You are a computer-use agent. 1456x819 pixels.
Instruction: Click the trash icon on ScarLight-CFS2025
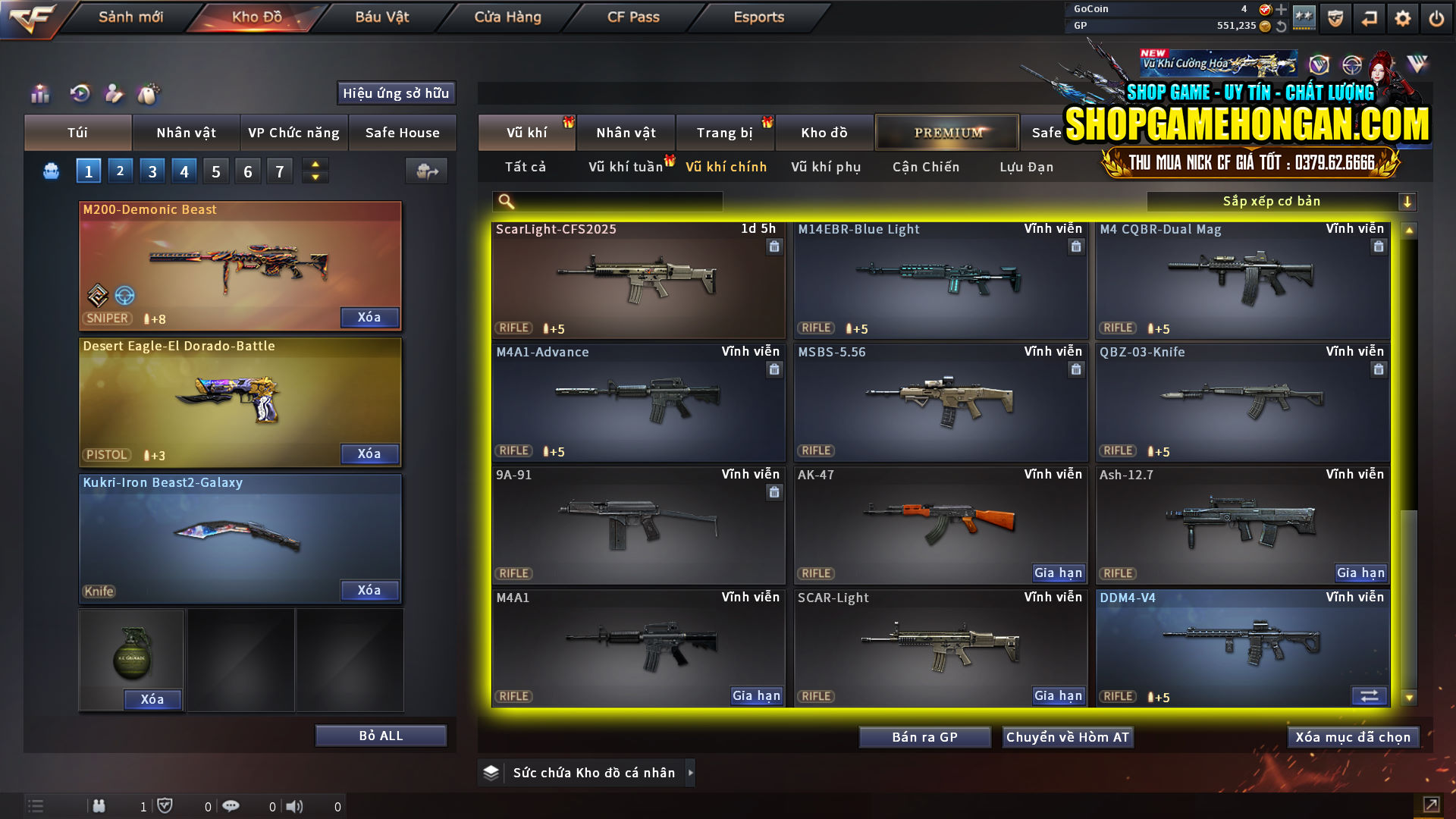[774, 246]
